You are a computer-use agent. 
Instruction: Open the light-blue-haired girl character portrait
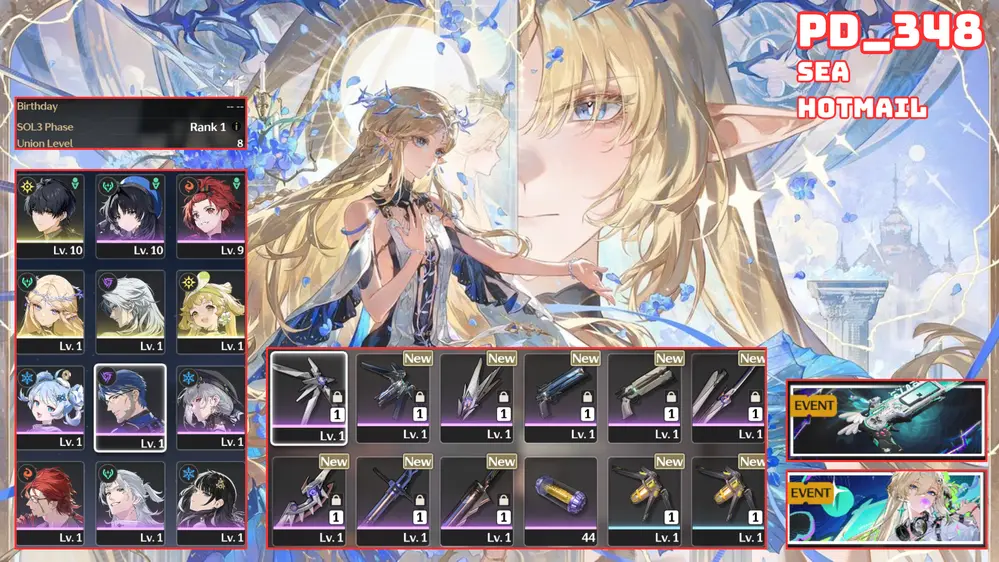50,405
